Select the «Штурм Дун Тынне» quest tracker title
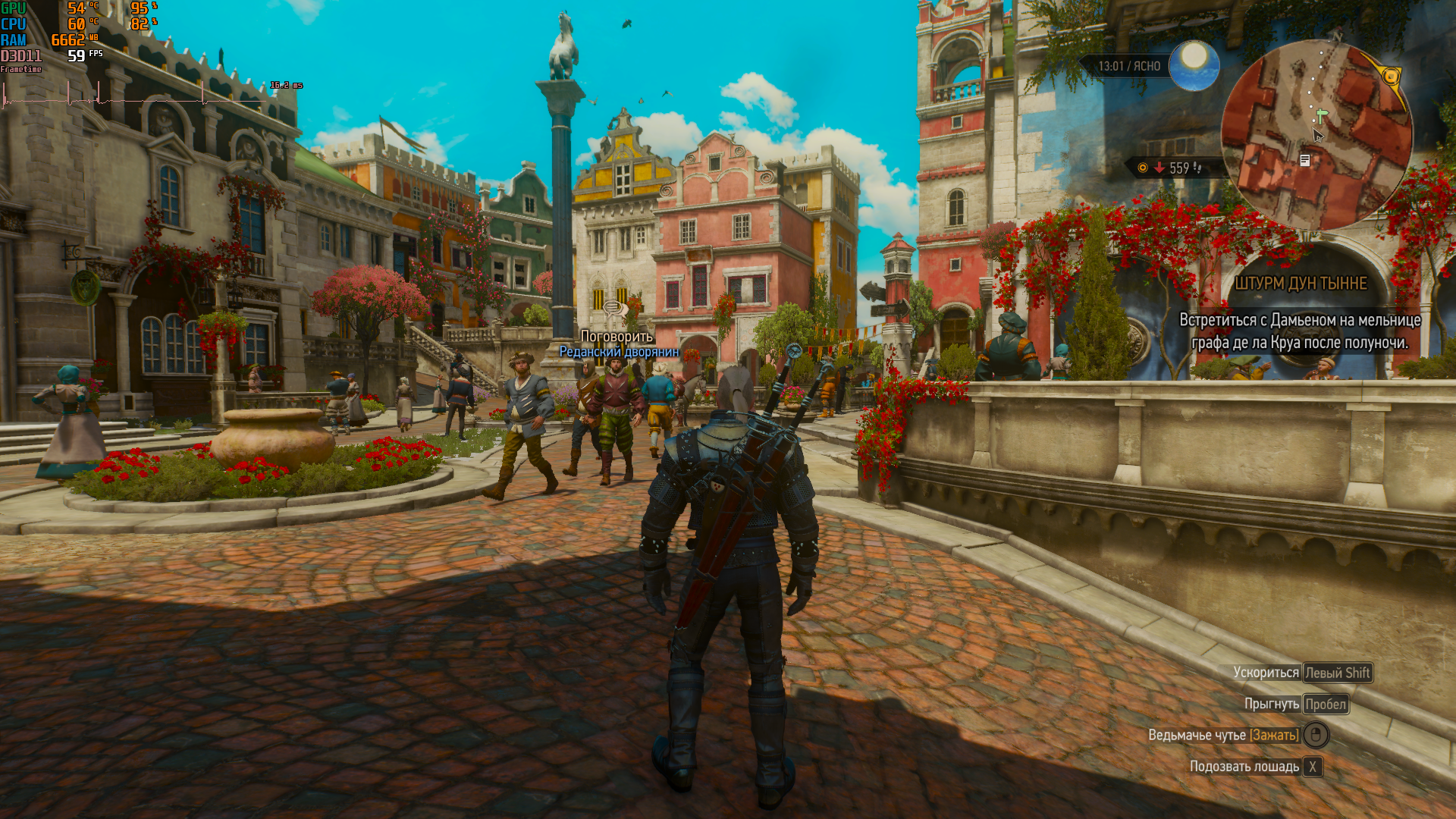This screenshot has width=1456, height=819. (x=1301, y=284)
